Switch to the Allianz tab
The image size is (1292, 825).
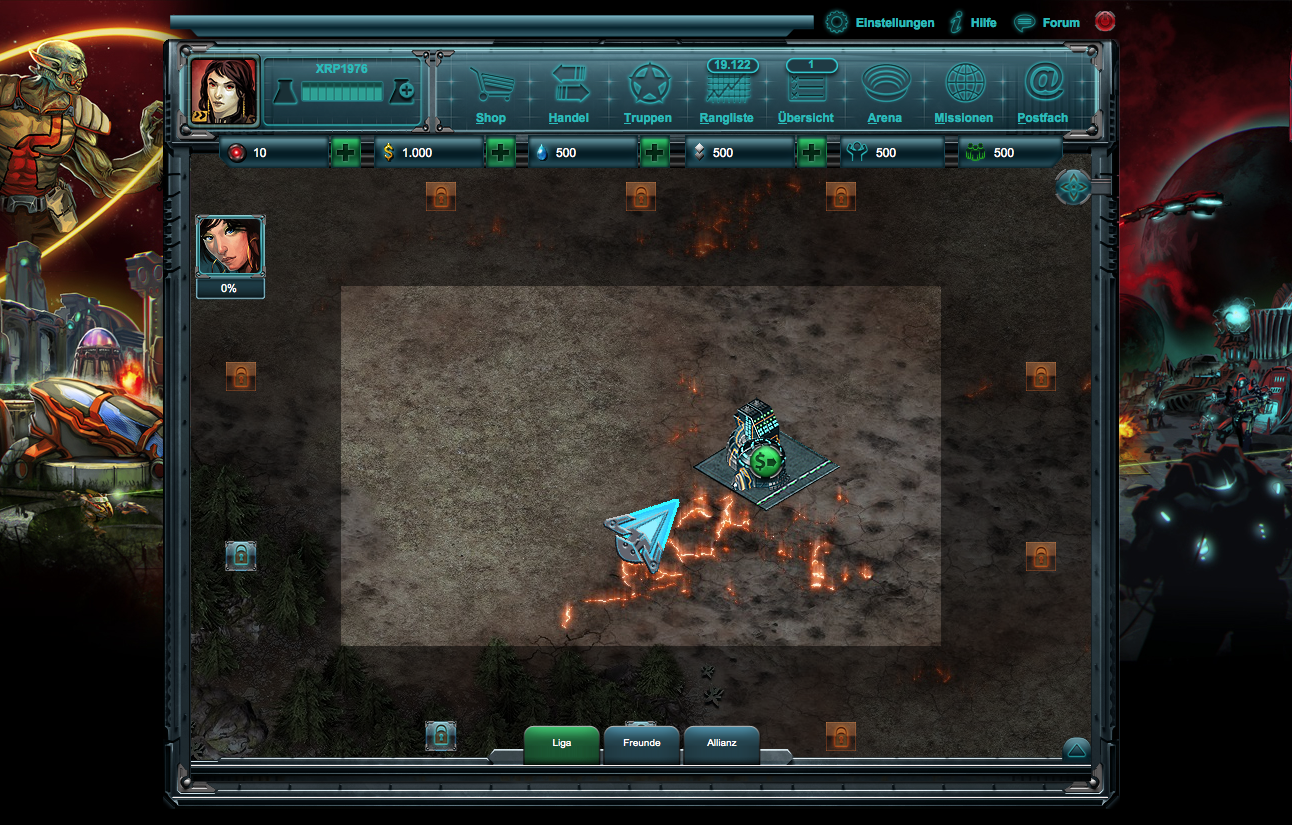click(721, 743)
